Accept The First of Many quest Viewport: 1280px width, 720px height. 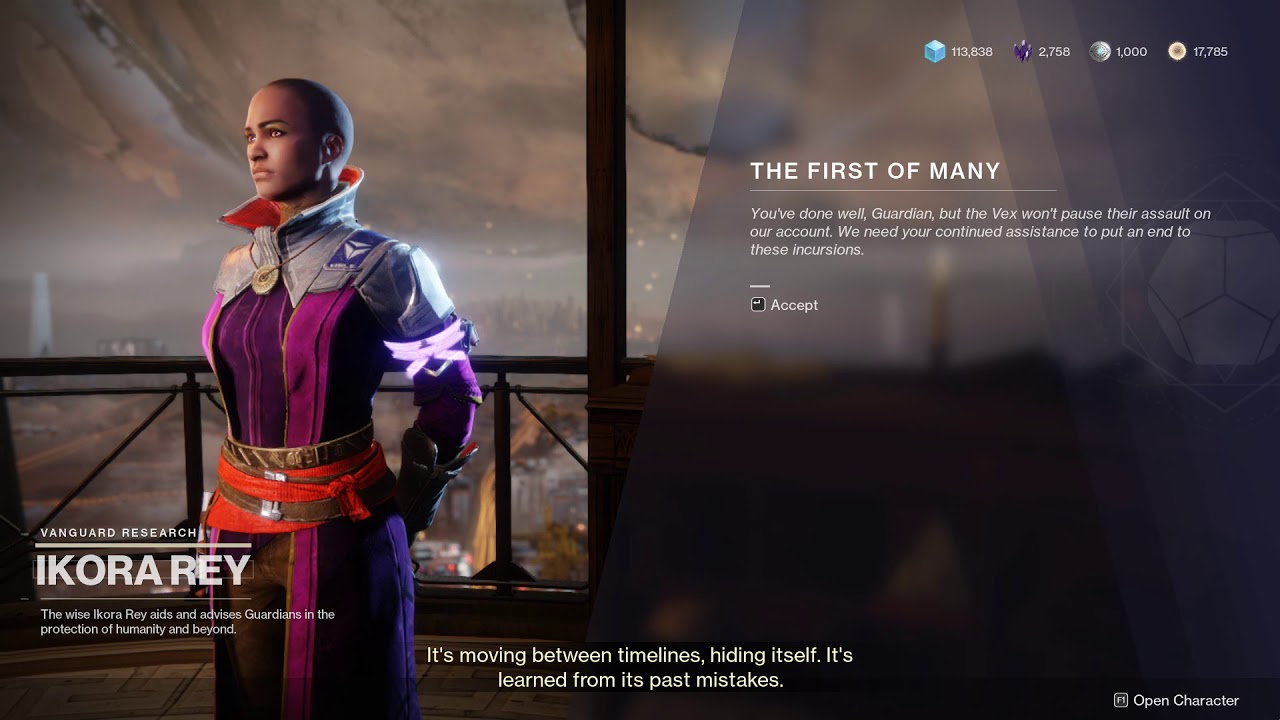point(786,305)
